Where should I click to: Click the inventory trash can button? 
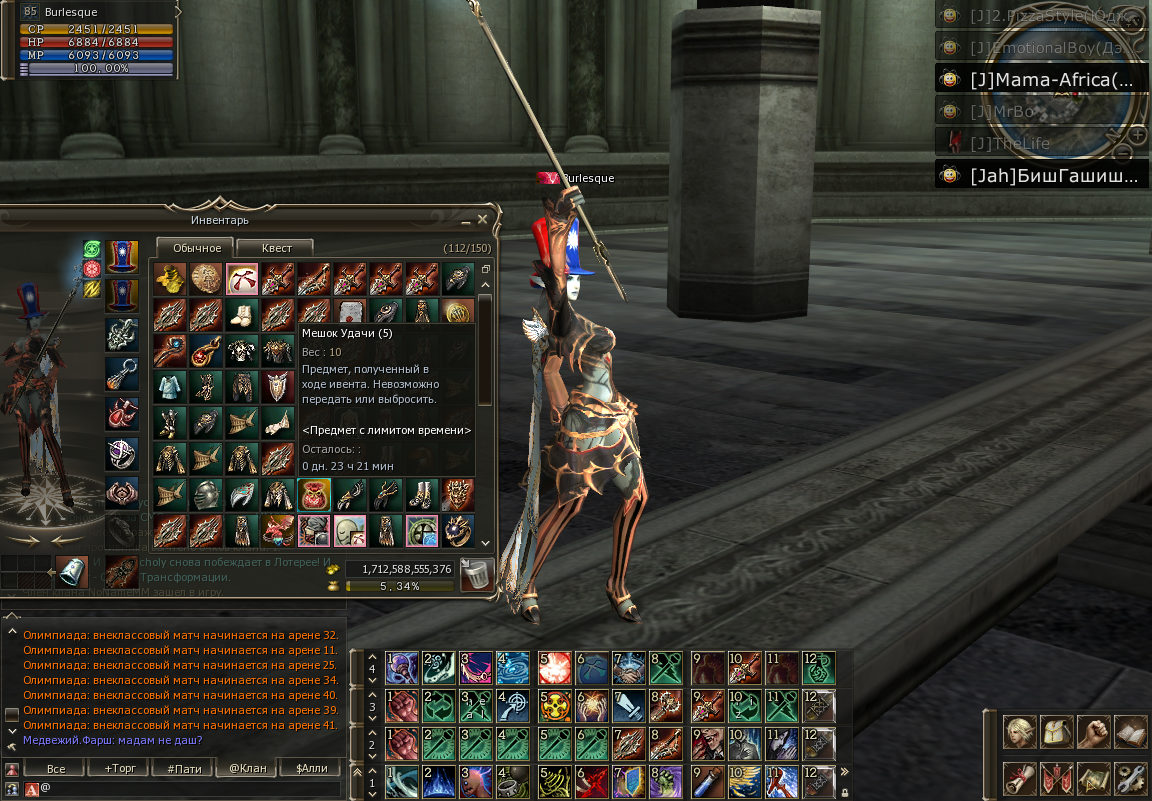point(477,574)
